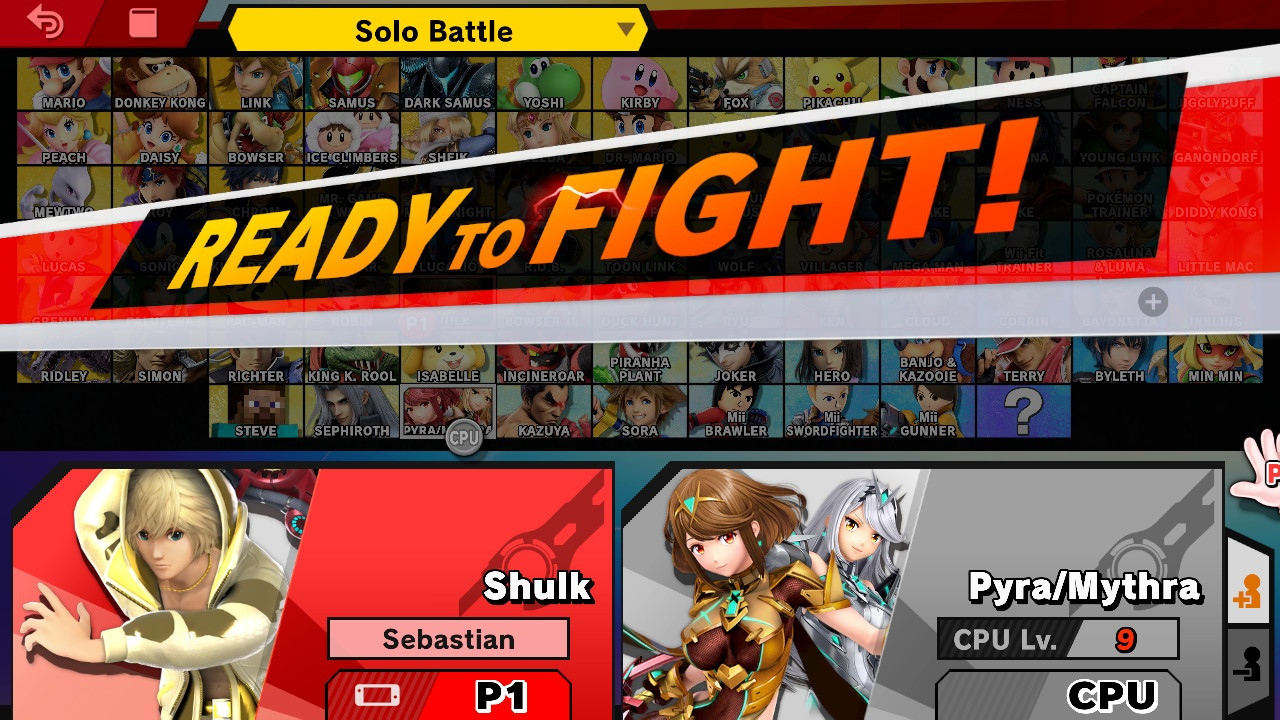Click the P1 controller badge under Shulk
1280x720 pixels.
pyautogui.click(x=448, y=696)
